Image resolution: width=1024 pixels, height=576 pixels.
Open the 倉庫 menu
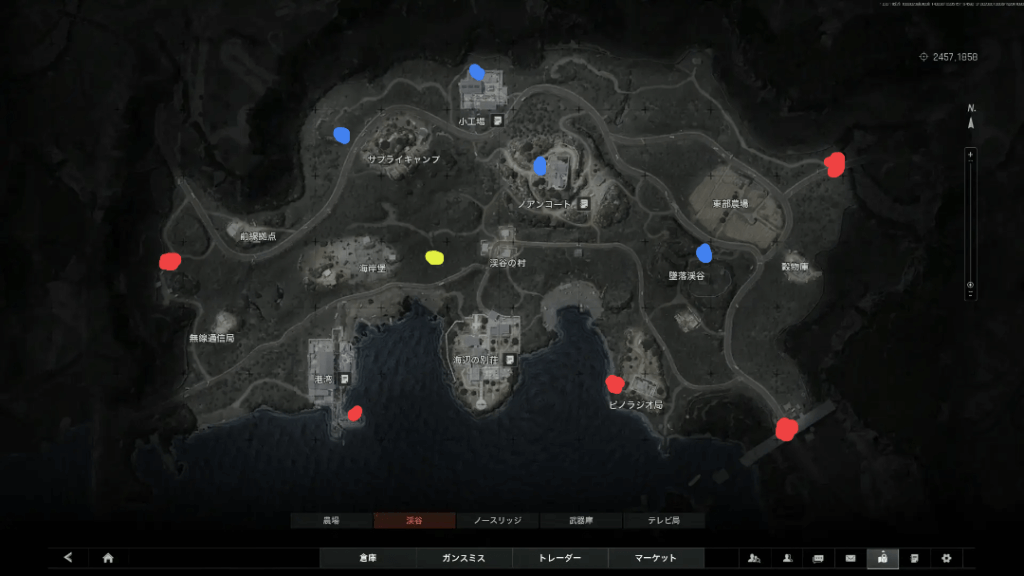367,558
